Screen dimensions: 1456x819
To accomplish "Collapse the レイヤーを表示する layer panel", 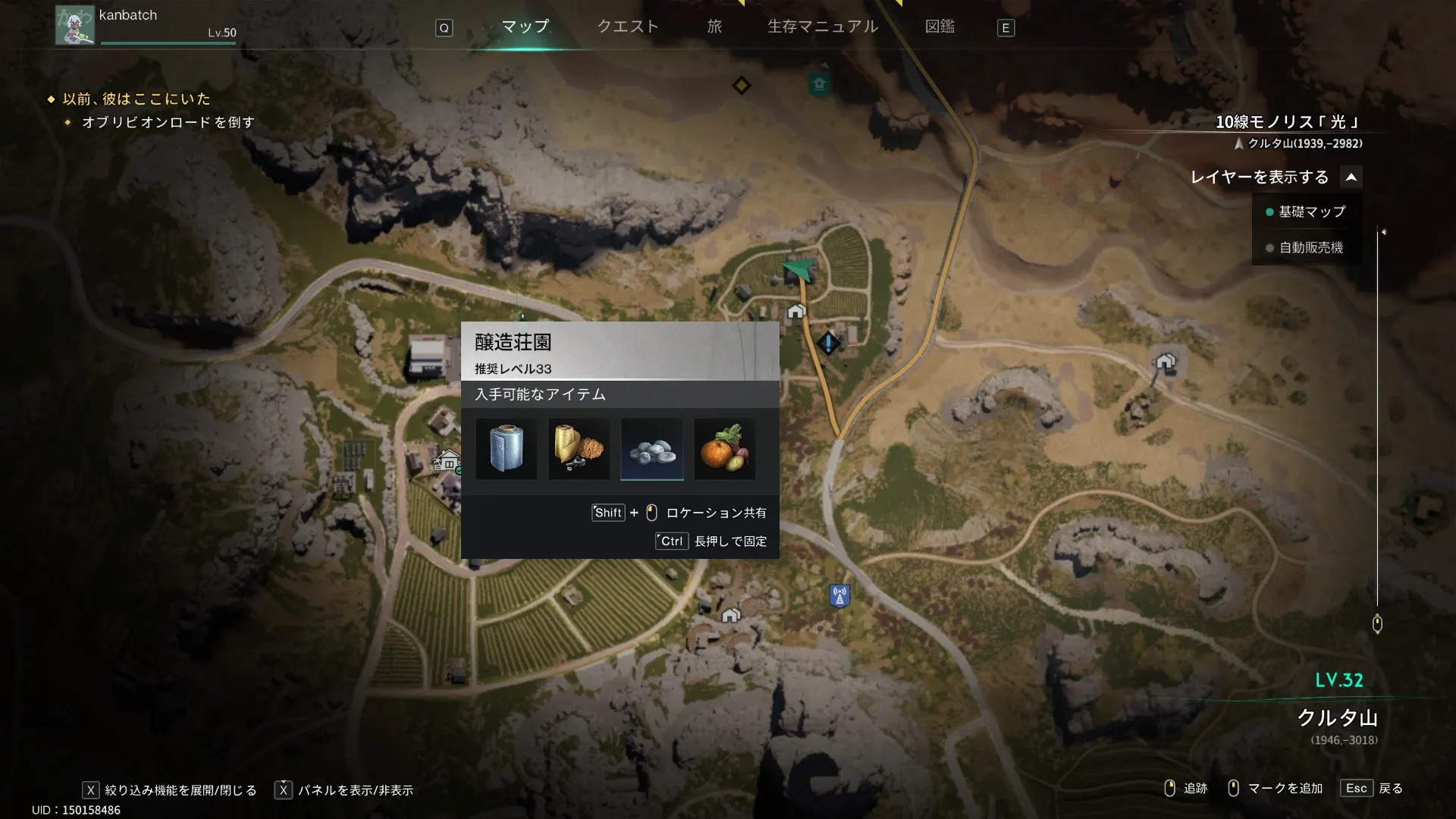I will coord(1351,177).
